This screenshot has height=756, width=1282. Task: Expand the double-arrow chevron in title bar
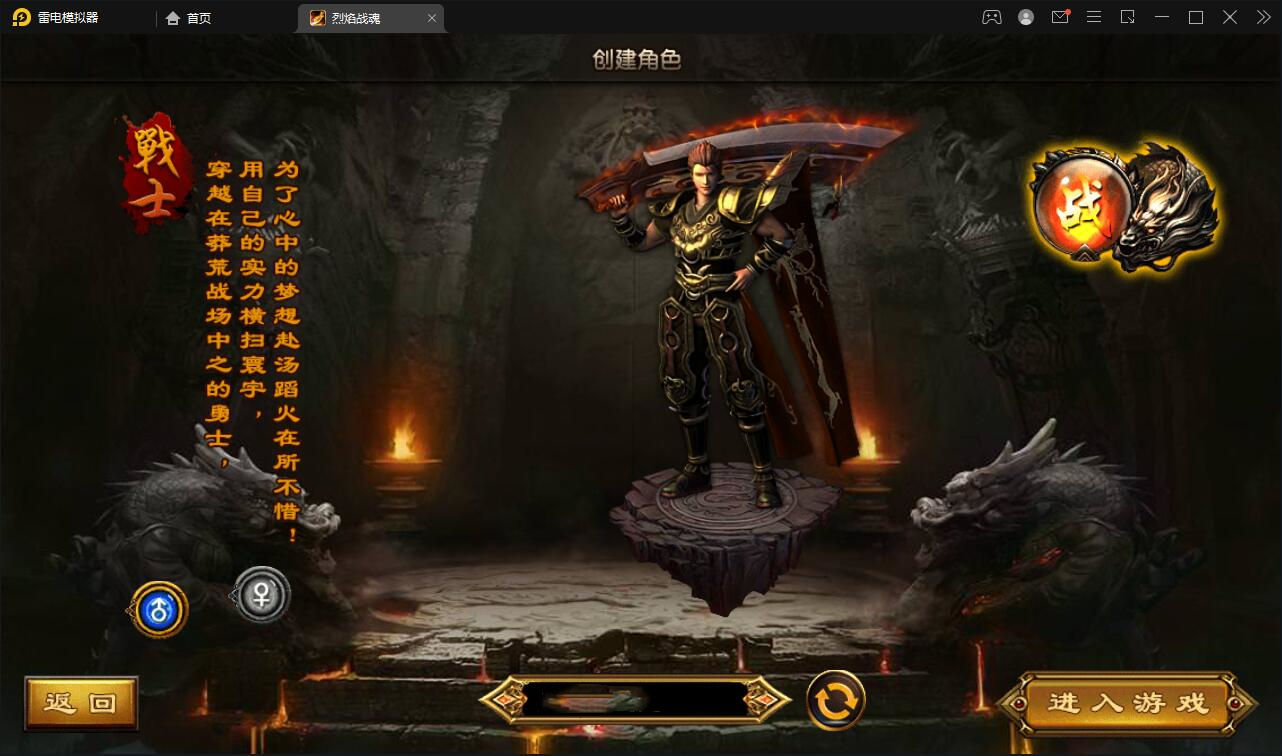1262,17
